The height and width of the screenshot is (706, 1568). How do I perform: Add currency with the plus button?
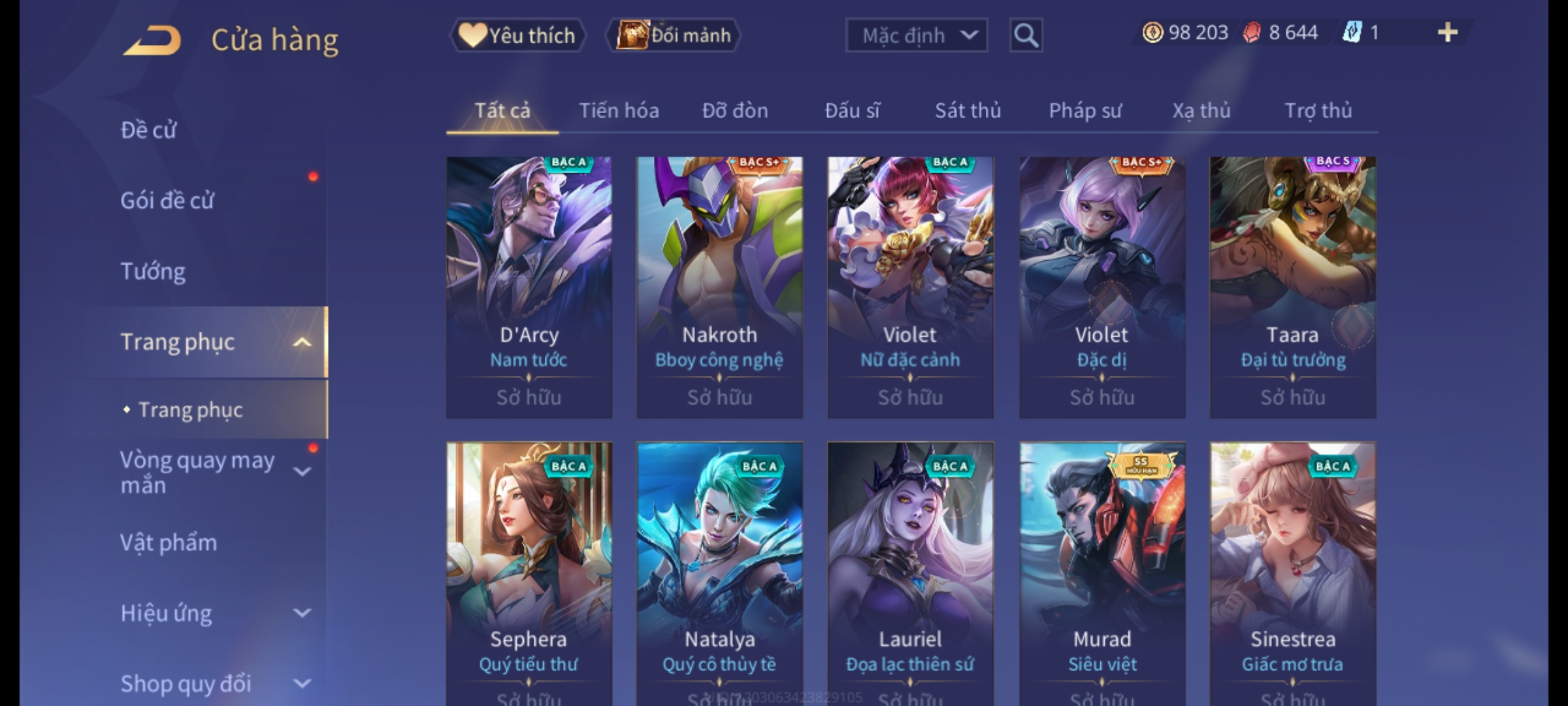tap(1447, 33)
